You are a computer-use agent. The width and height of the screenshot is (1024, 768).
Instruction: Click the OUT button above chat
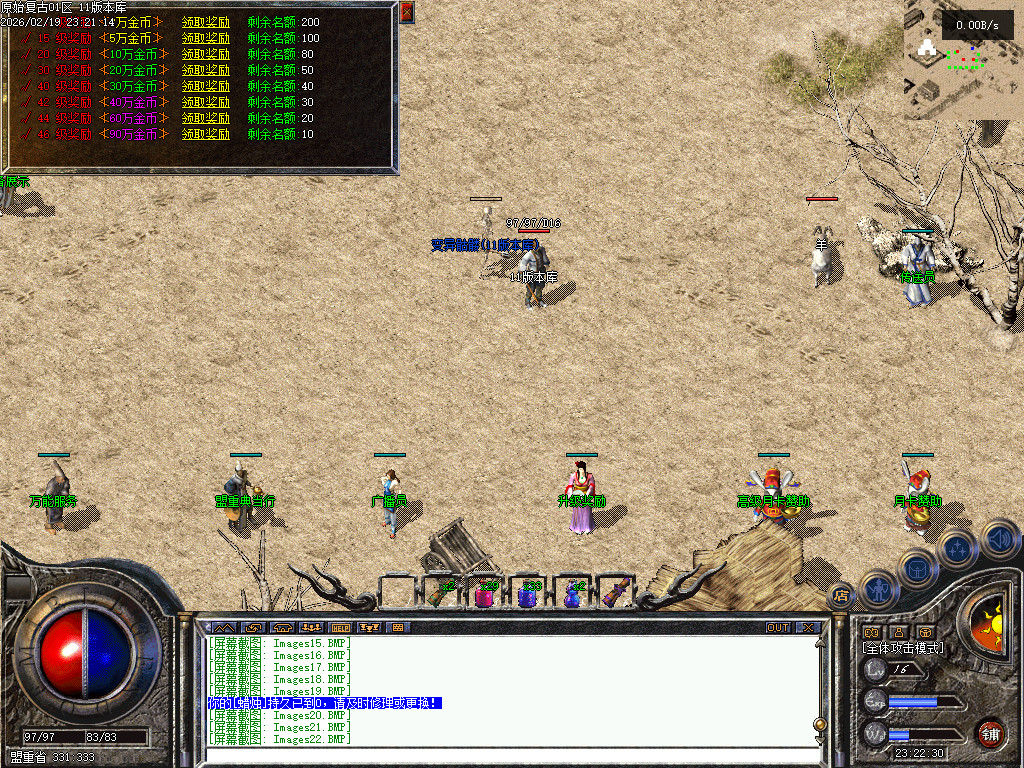tap(778, 627)
